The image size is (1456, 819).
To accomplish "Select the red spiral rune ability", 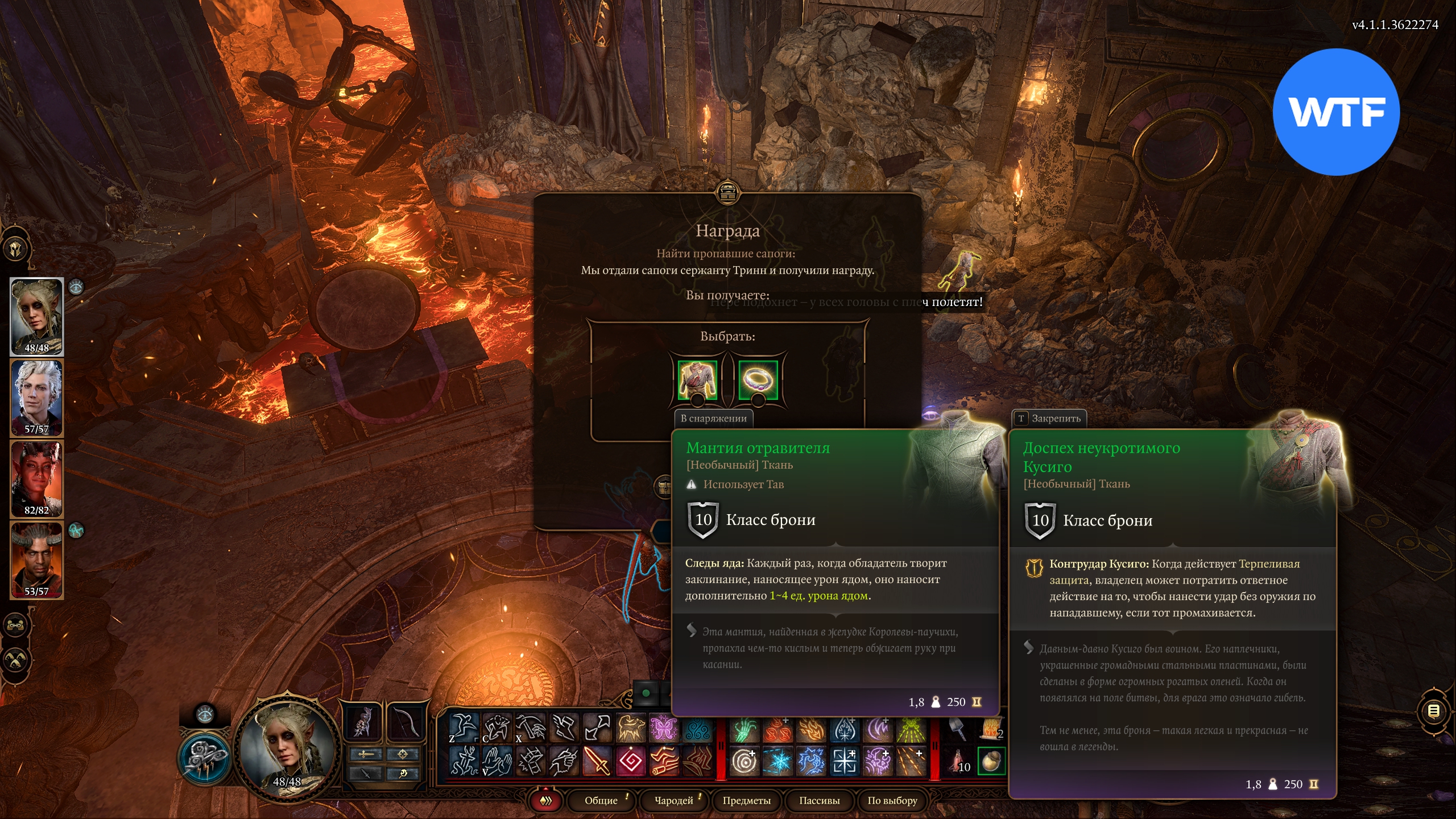I will click(x=630, y=762).
